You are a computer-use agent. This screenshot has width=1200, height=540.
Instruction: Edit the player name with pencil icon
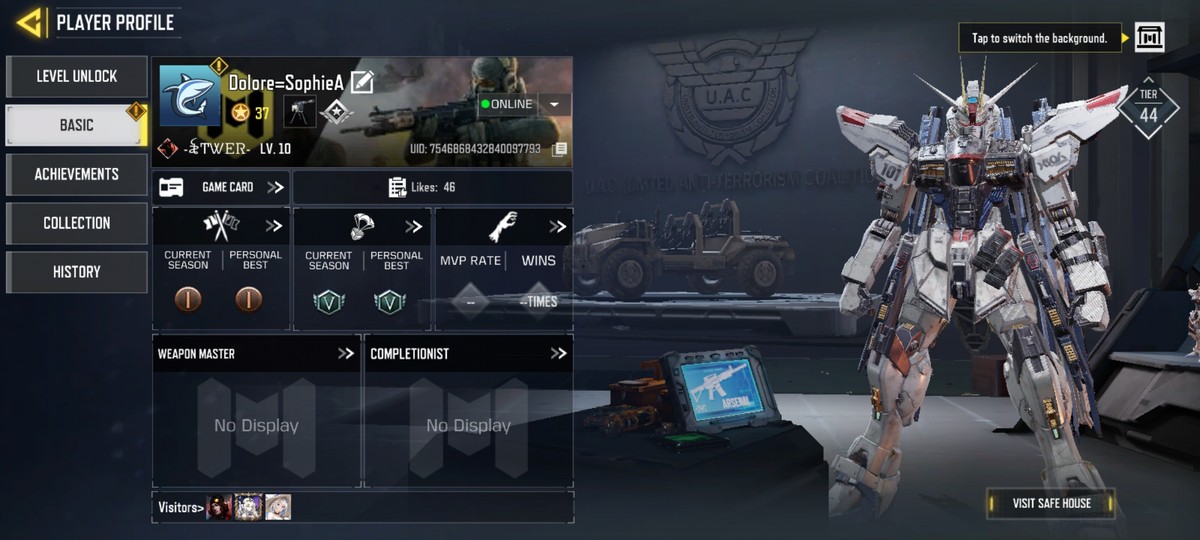(362, 82)
